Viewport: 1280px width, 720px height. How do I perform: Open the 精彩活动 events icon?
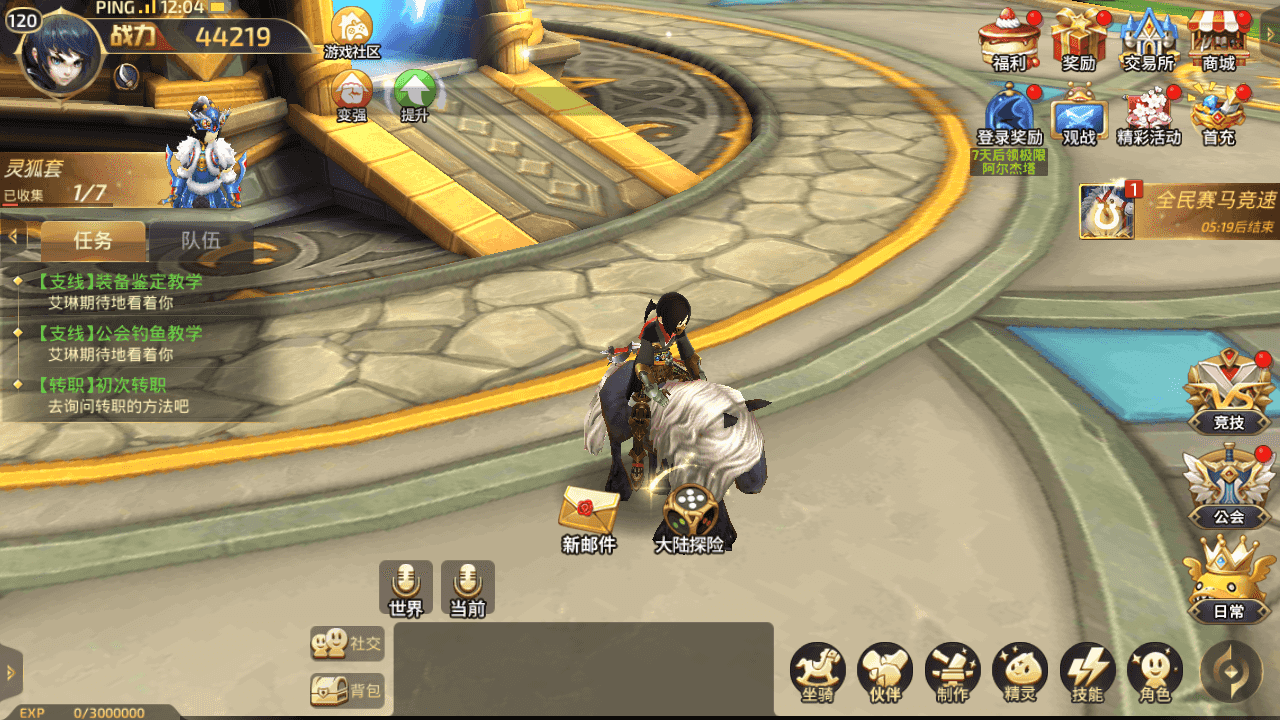[1149, 114]
